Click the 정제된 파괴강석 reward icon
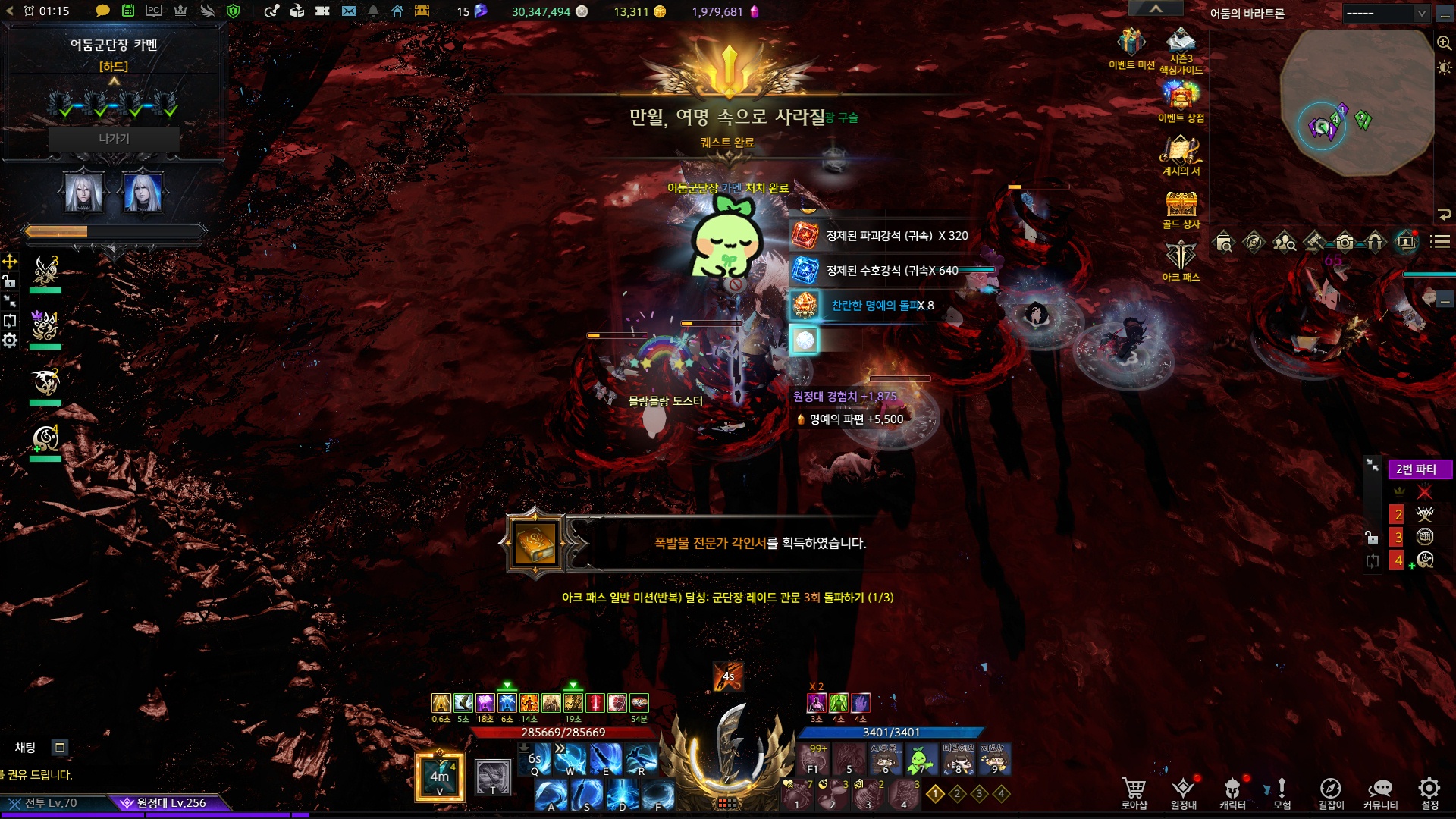This screenshot has width=1456, height=819. tap(805, 236)
